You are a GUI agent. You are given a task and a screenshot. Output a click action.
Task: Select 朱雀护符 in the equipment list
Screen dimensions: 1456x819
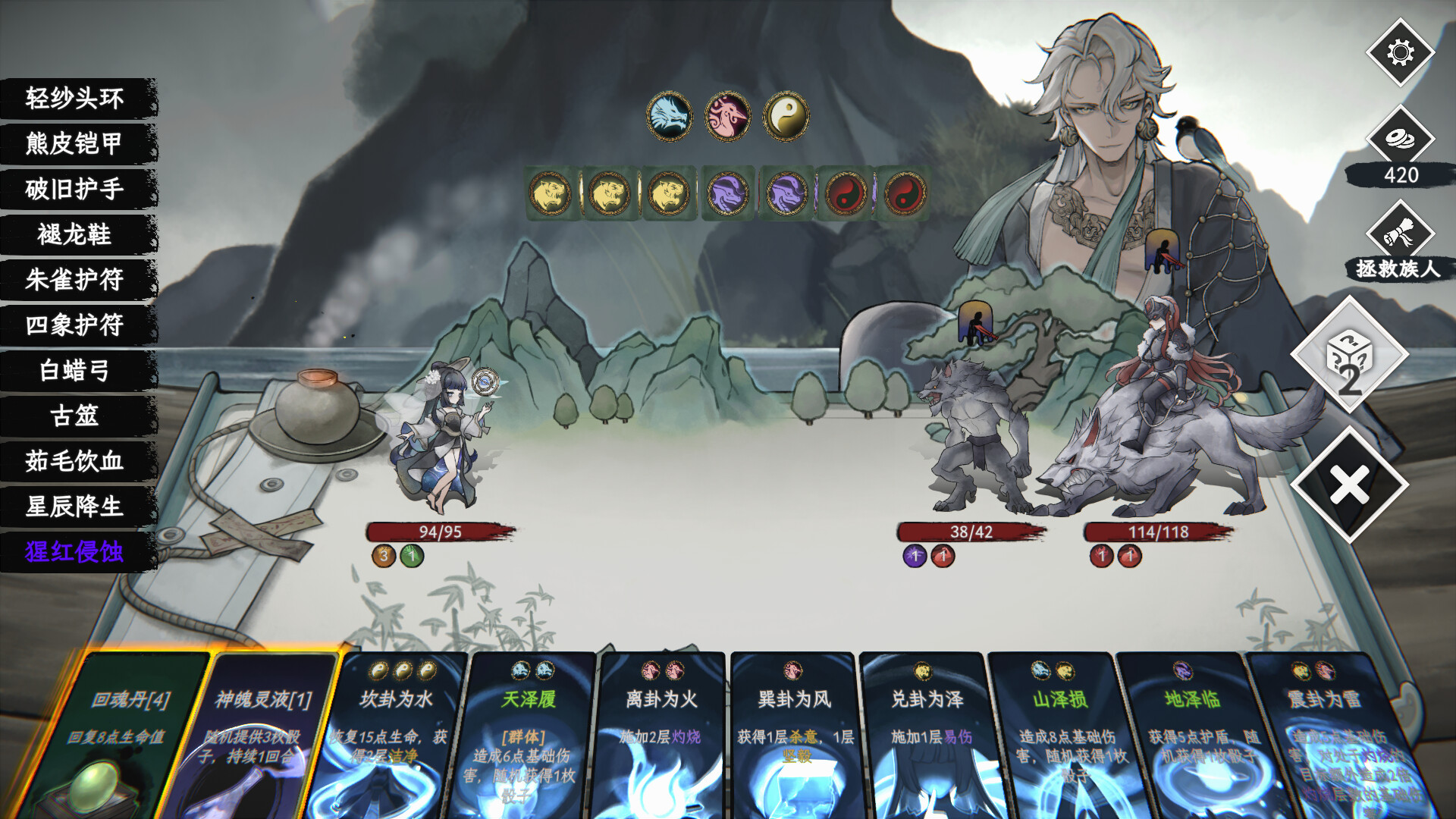(x=76, y=281)
